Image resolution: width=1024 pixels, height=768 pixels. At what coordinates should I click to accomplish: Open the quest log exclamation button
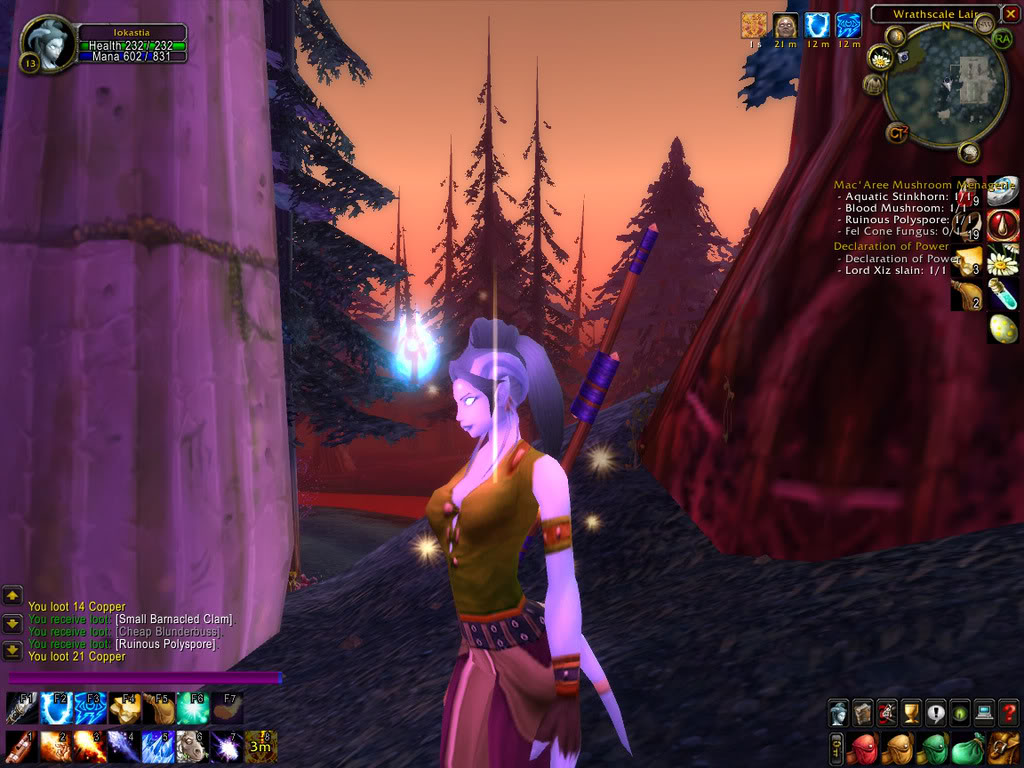click(935, 712)
